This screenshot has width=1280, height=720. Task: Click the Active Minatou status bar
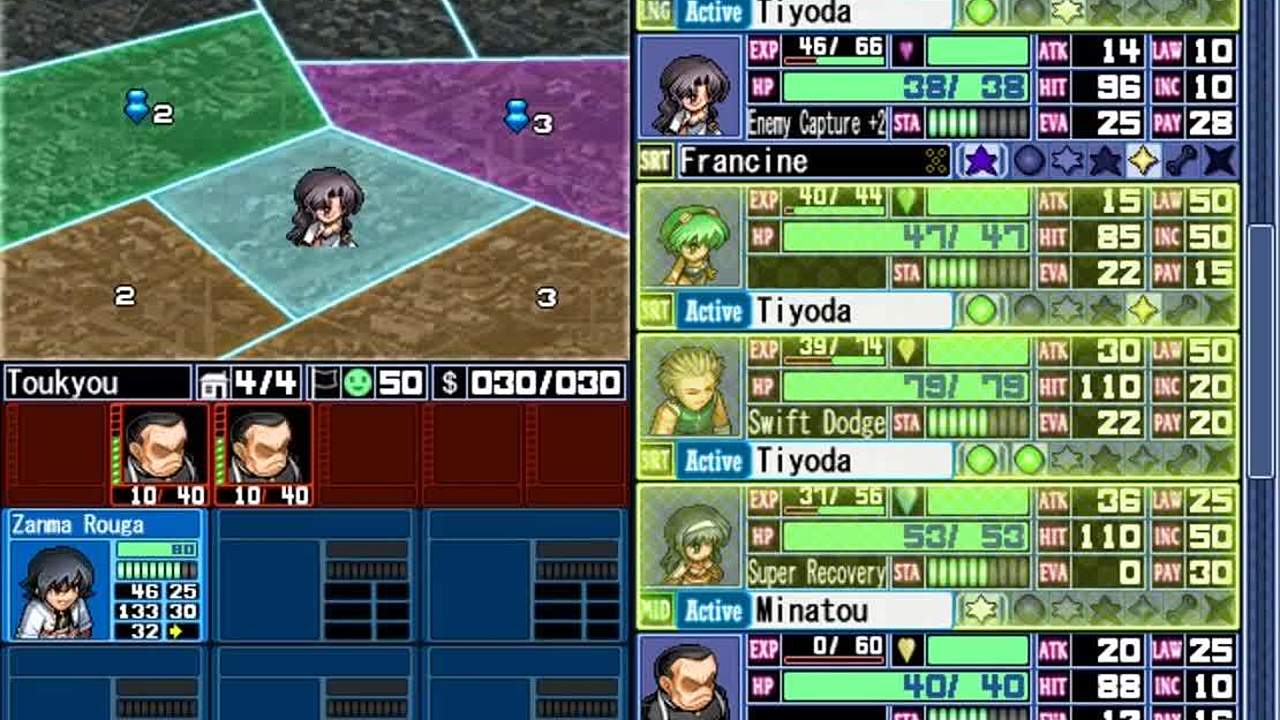814,610
